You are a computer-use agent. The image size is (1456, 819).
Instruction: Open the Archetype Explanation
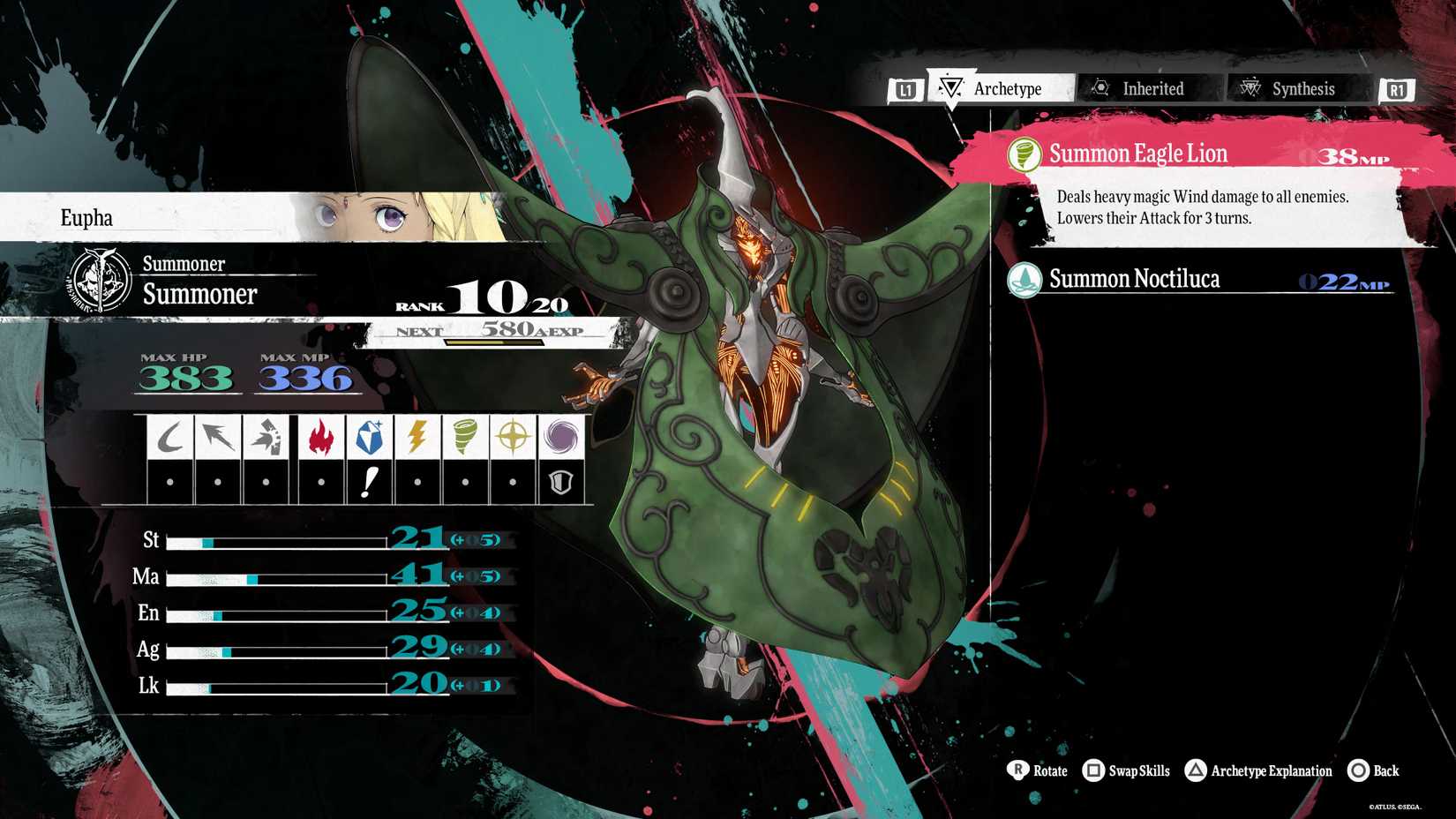tap(1260, 770)
